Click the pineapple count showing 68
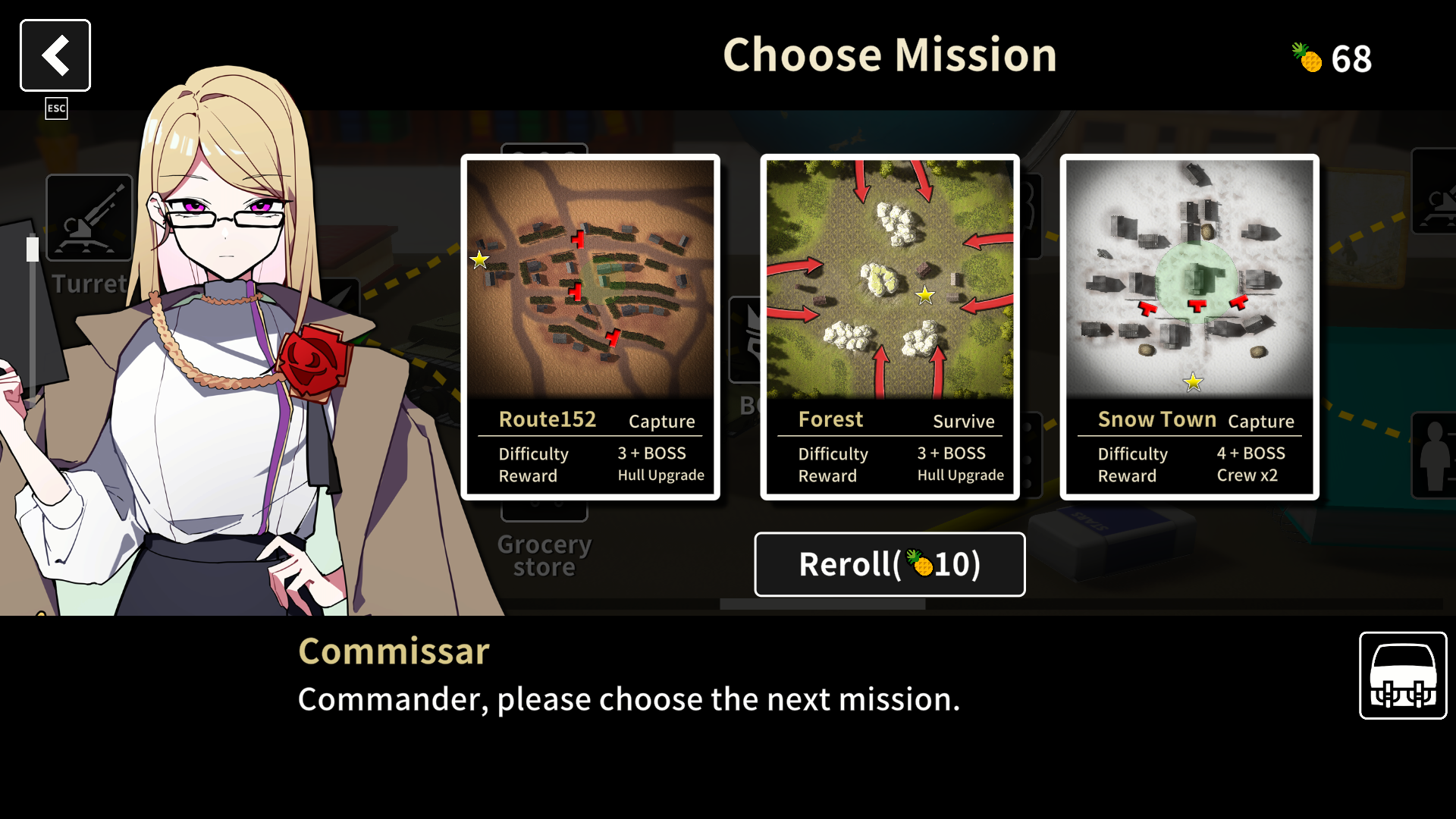Viewport: 1456px width, 819px height. (1351, 57)
